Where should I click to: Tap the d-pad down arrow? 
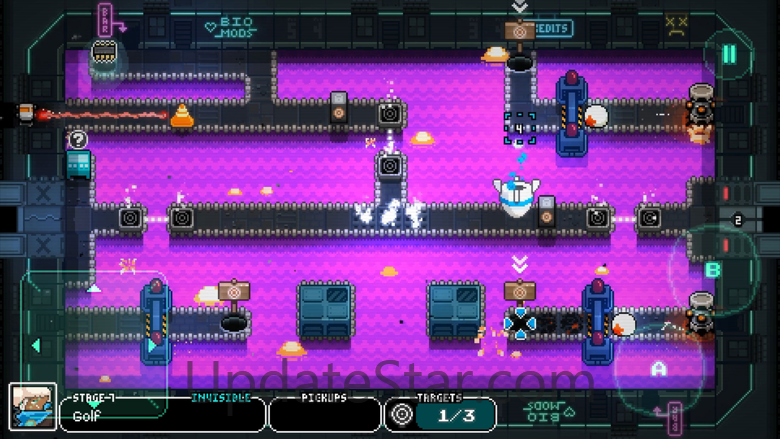point(94,404)
